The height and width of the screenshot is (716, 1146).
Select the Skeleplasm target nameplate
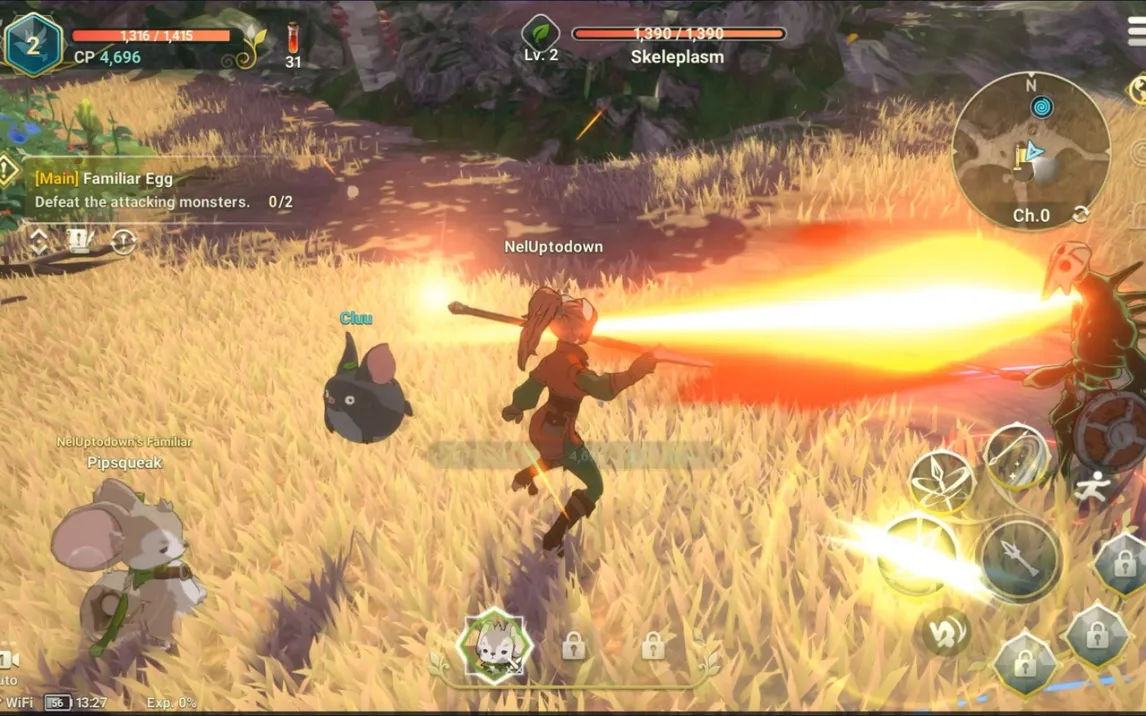click(x=676, y=45)
